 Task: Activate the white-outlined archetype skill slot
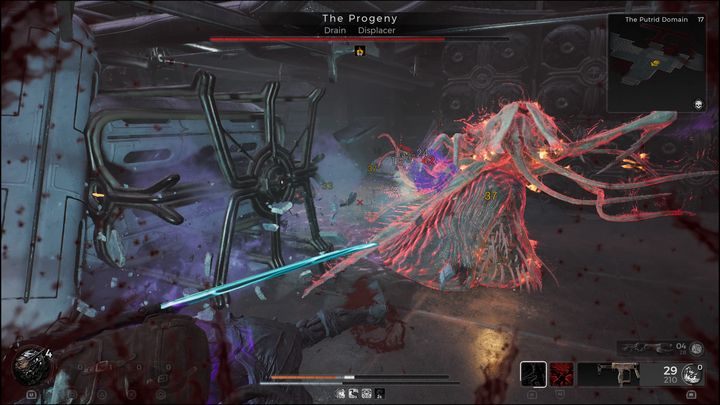tap(534, 374)
